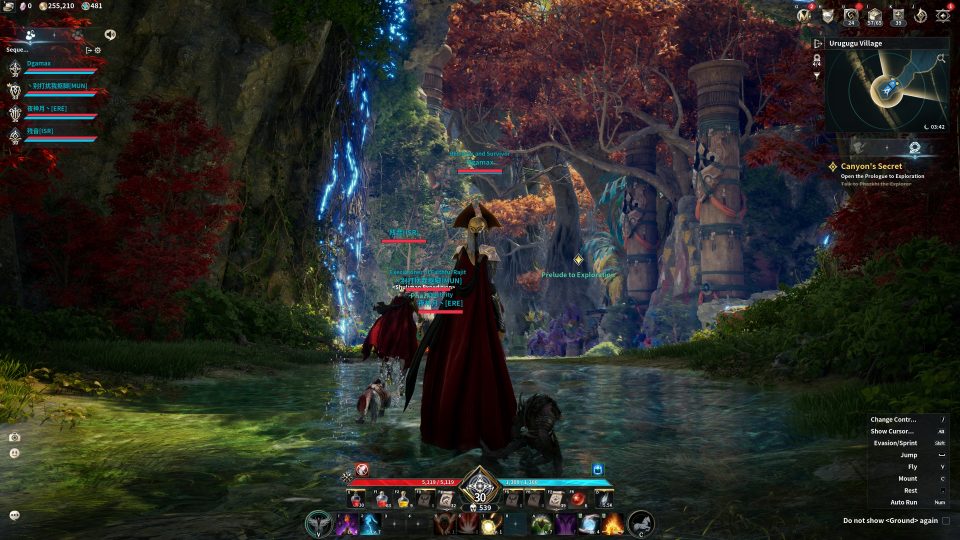
Task: Activate the campfire flame skill
Action: pyautogui.click(x=613, y=523)
